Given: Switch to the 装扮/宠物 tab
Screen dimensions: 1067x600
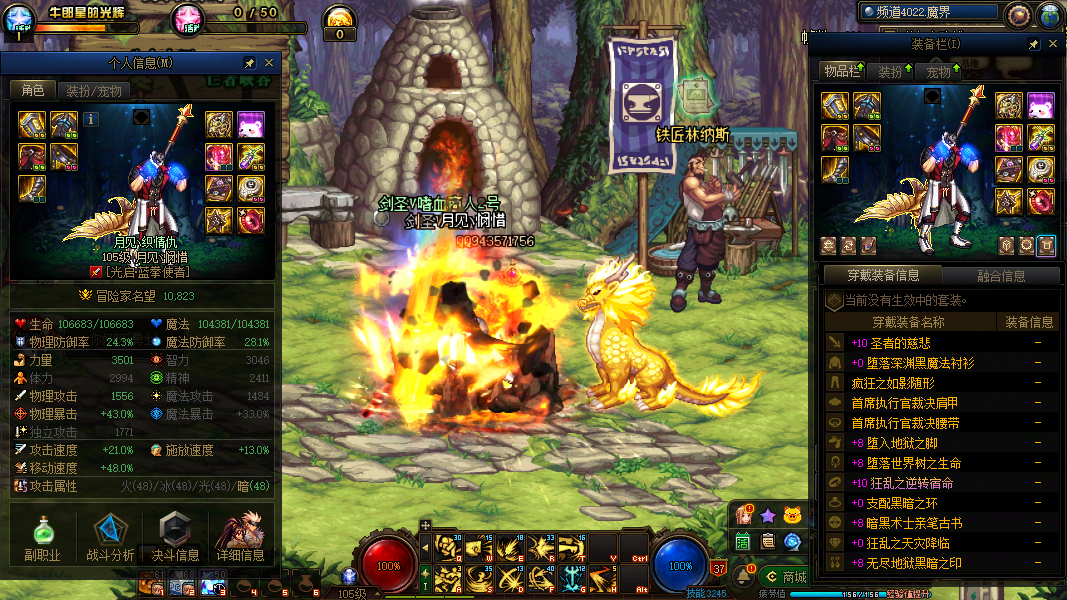Looking at the screenshot, I should tap(94, 91).
